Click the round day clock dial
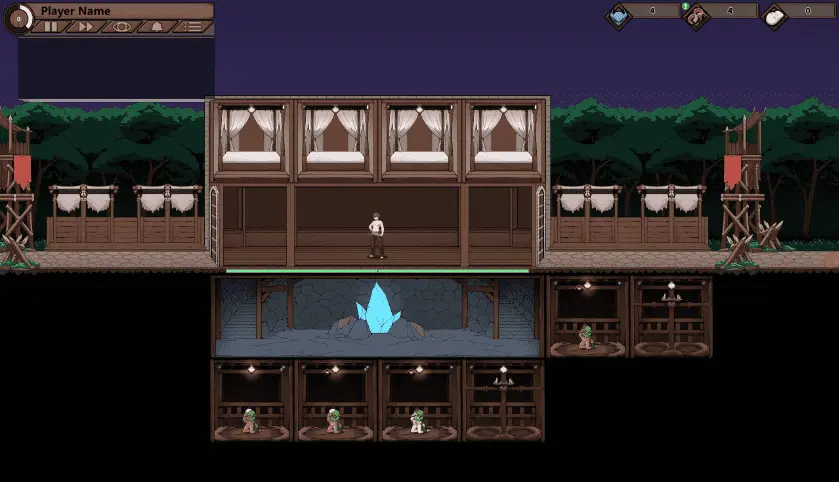Screen dimensions: 839x482 click(17, 19)
